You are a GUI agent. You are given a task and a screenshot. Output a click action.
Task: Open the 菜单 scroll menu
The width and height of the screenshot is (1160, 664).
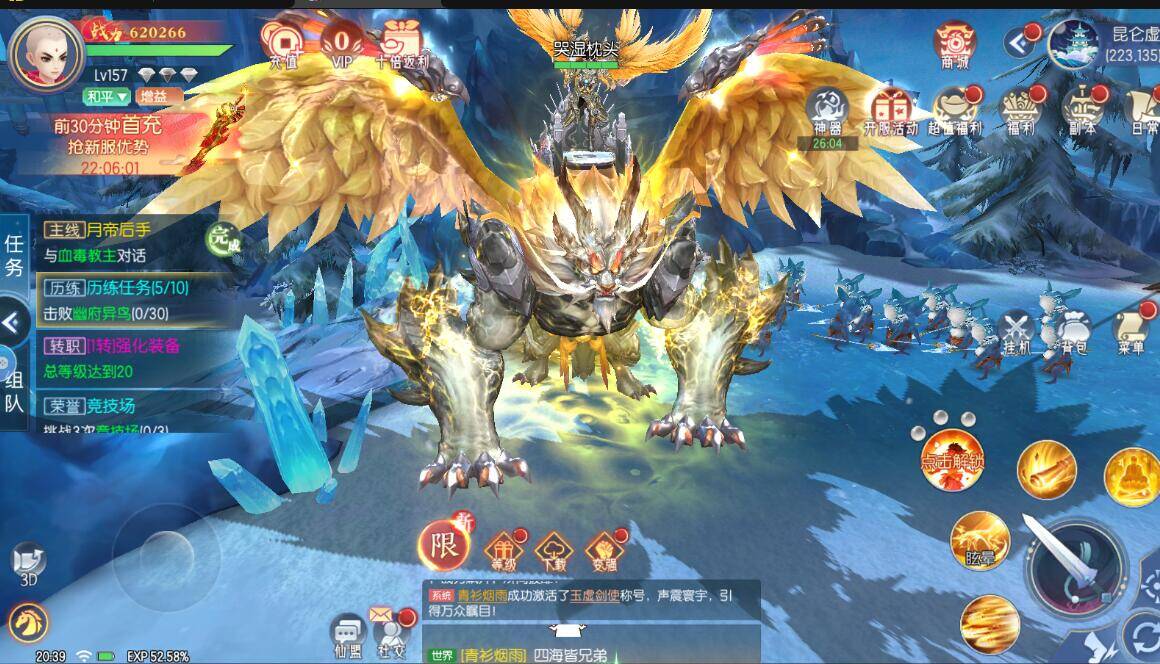pyautogui.click(x=1131, y=332)
